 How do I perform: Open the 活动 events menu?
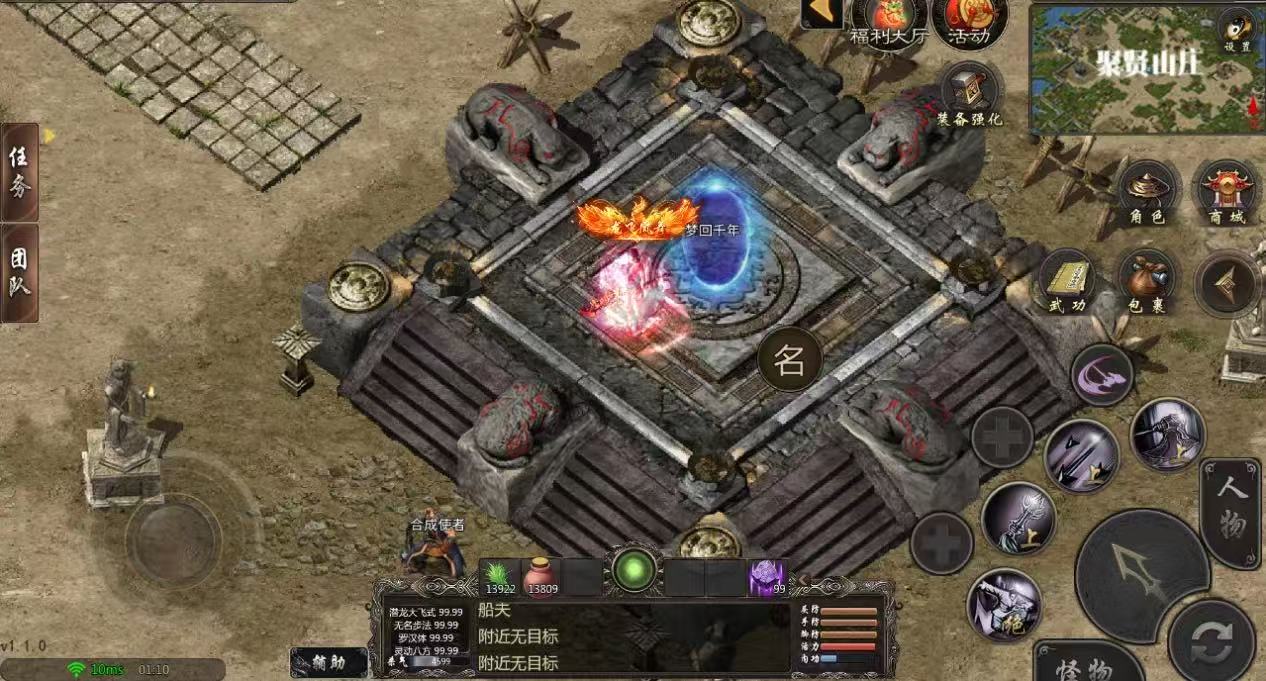(968, 22)
